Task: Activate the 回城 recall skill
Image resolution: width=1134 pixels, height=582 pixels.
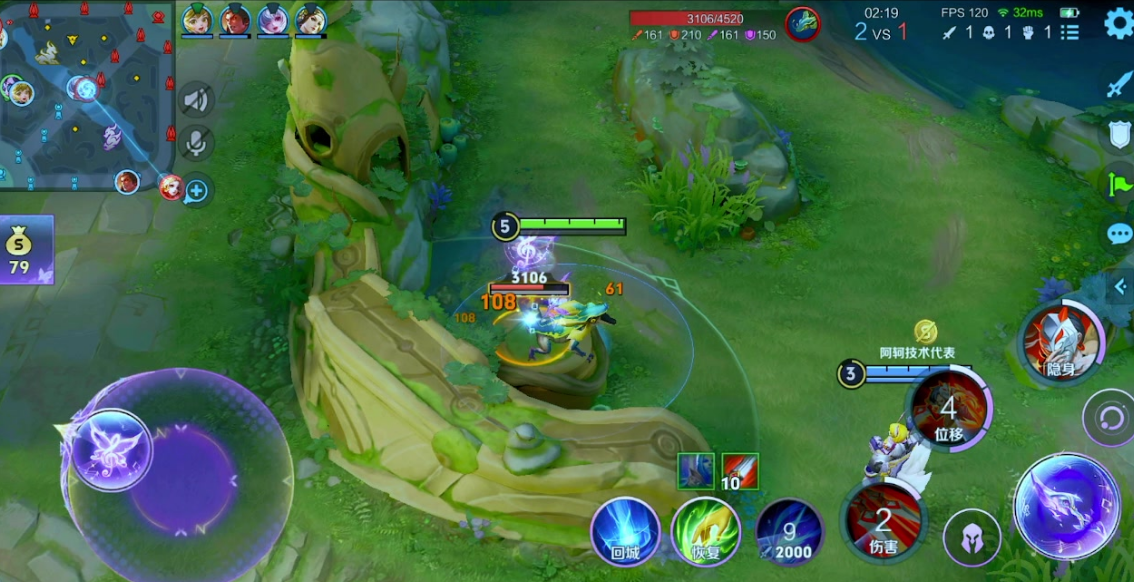Action: pos(625,531)
